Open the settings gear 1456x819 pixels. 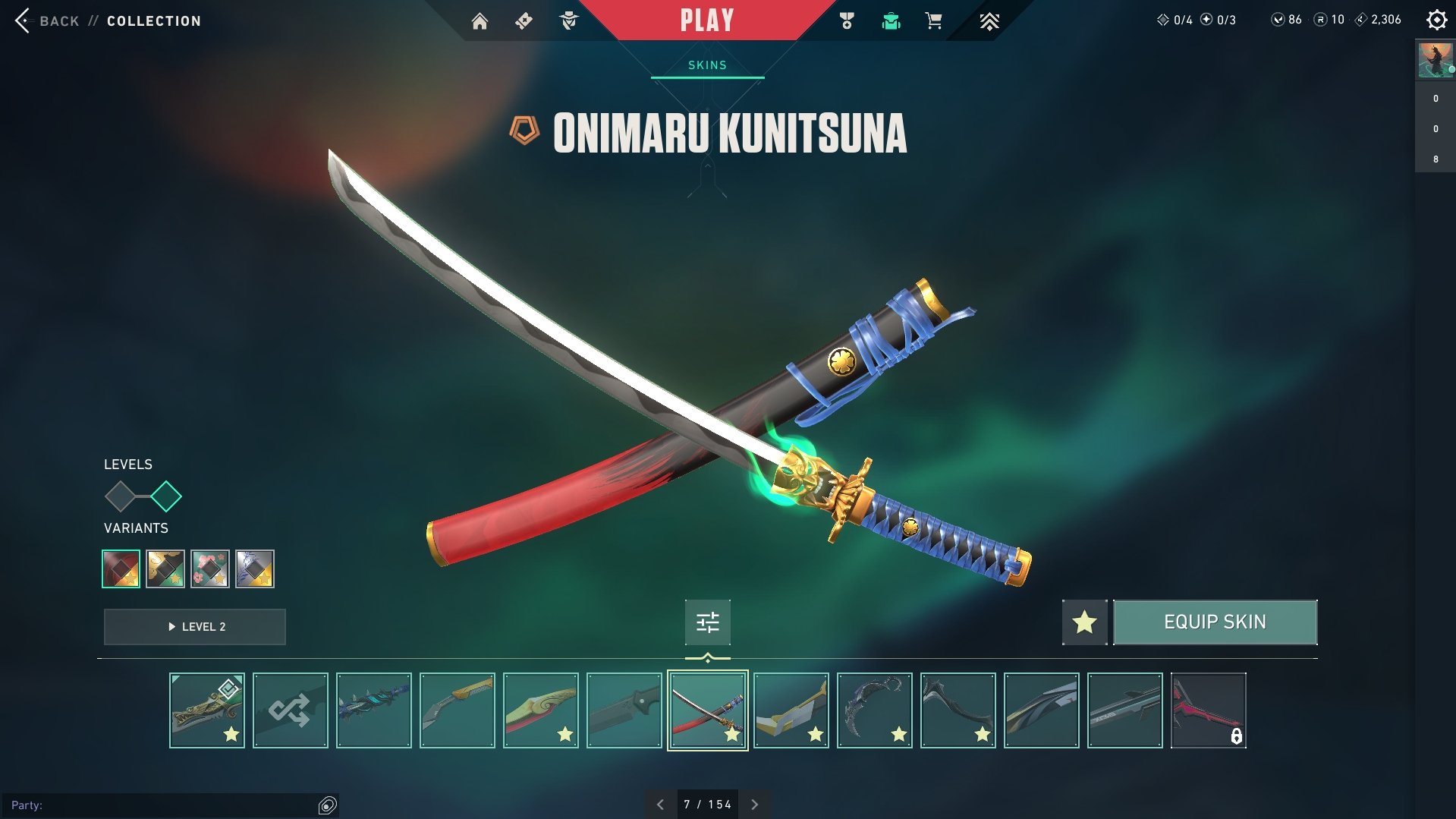1436,20
